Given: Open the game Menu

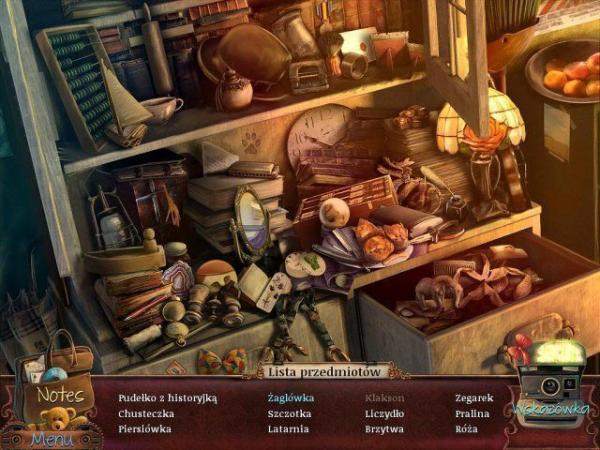Looking at the screenshot, I should pyautogui.click(x=50, y=438).
